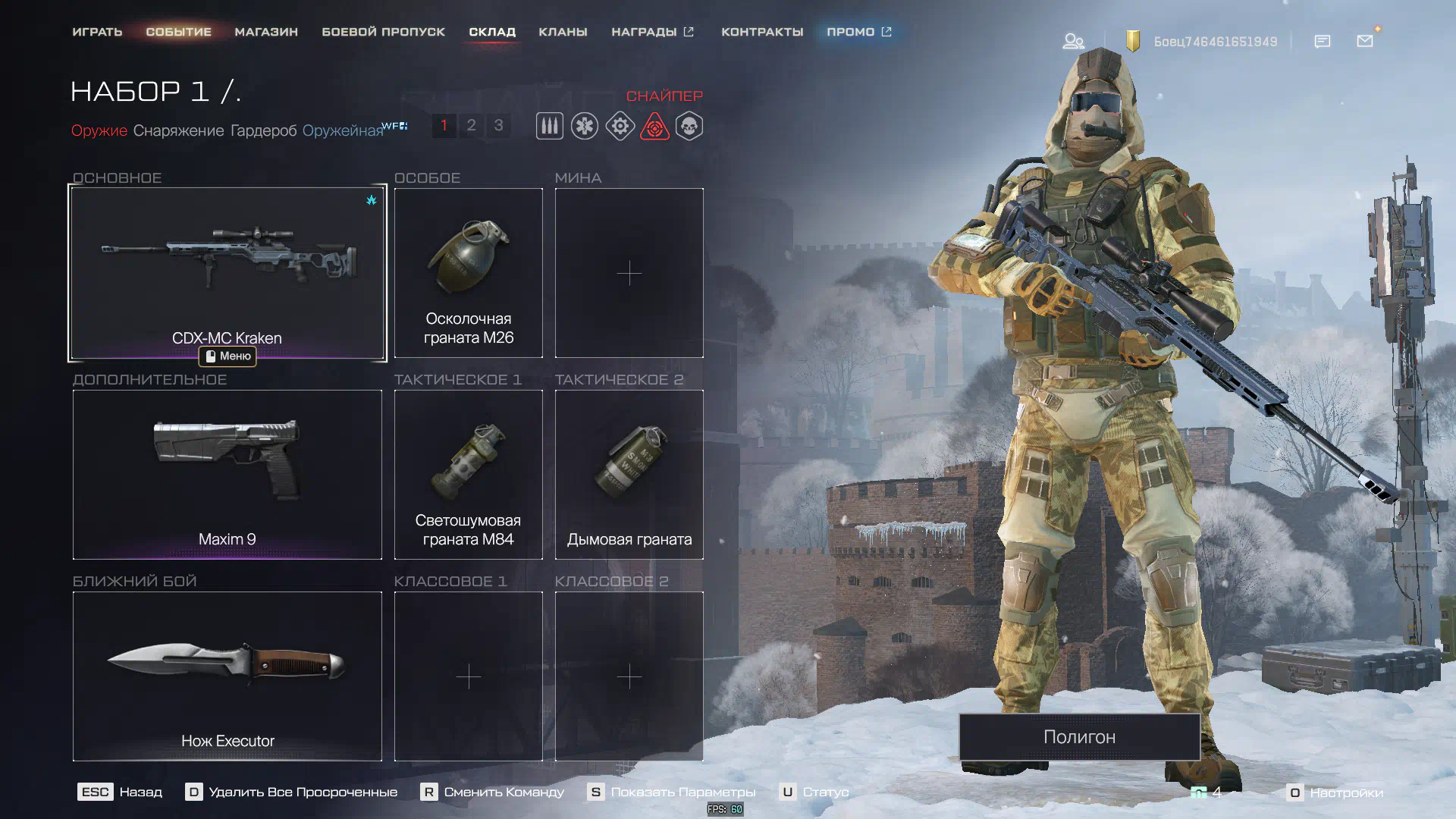Screen dimensions: 1456x819
Task: Open the Контракты page
Action: pos(761,32)
